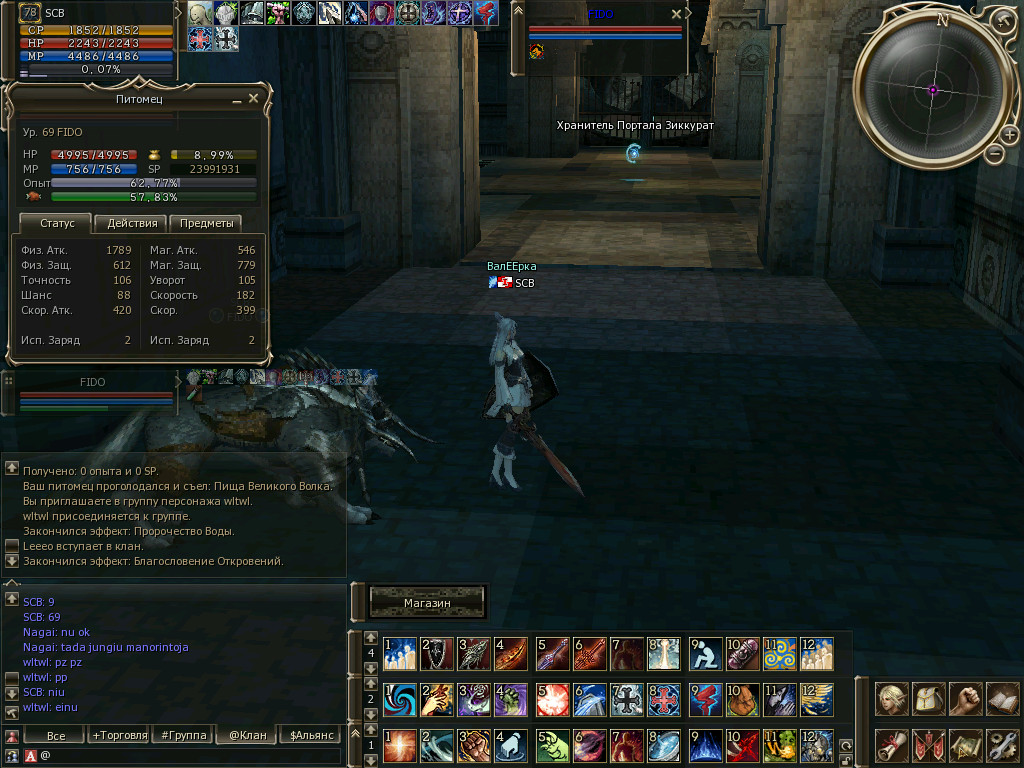Switch chat to the +Торговля tab
The width and height of the screenshot is (1024, 768).
click(118, 735)
